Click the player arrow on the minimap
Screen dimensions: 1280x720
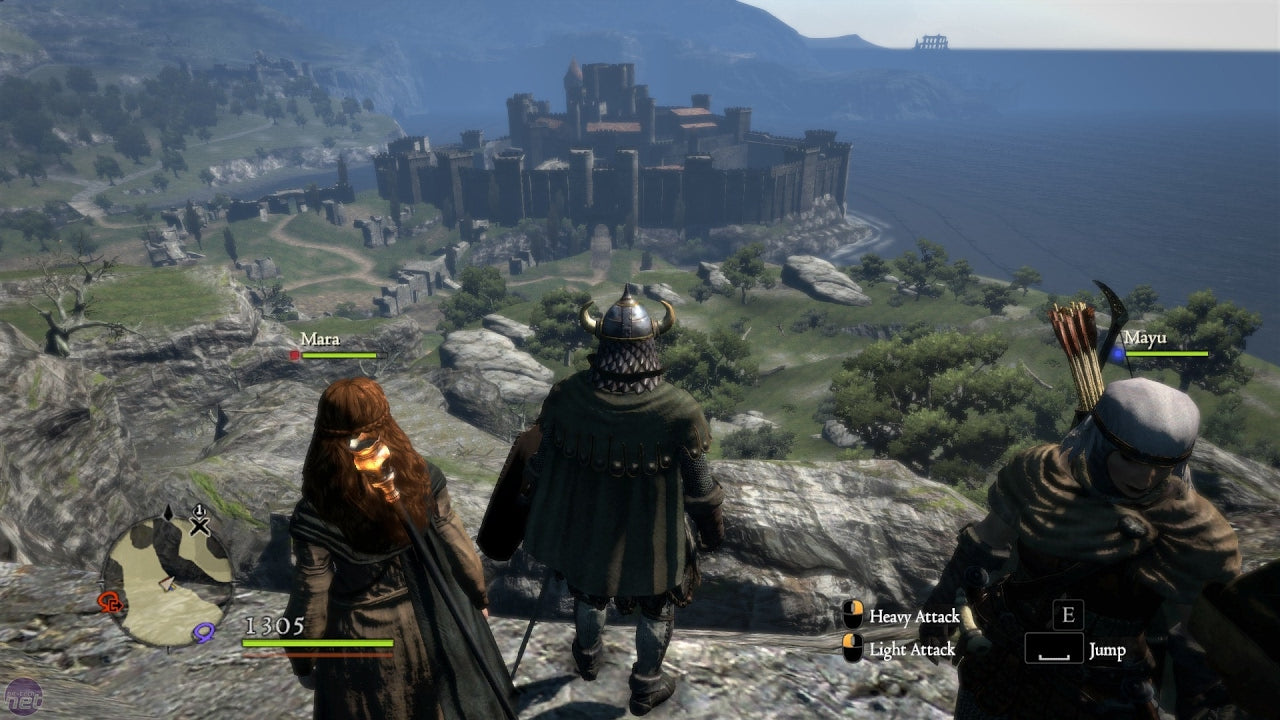coord(168,584)
